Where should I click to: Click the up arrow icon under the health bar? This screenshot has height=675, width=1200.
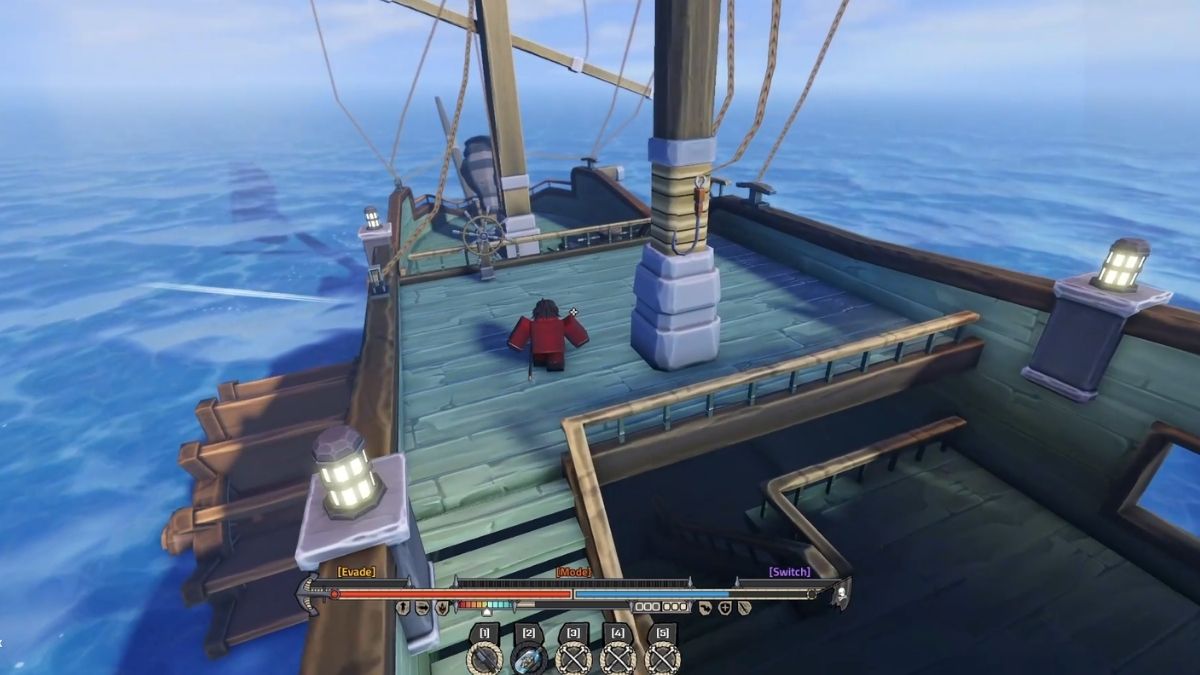(x=403, y=607)
